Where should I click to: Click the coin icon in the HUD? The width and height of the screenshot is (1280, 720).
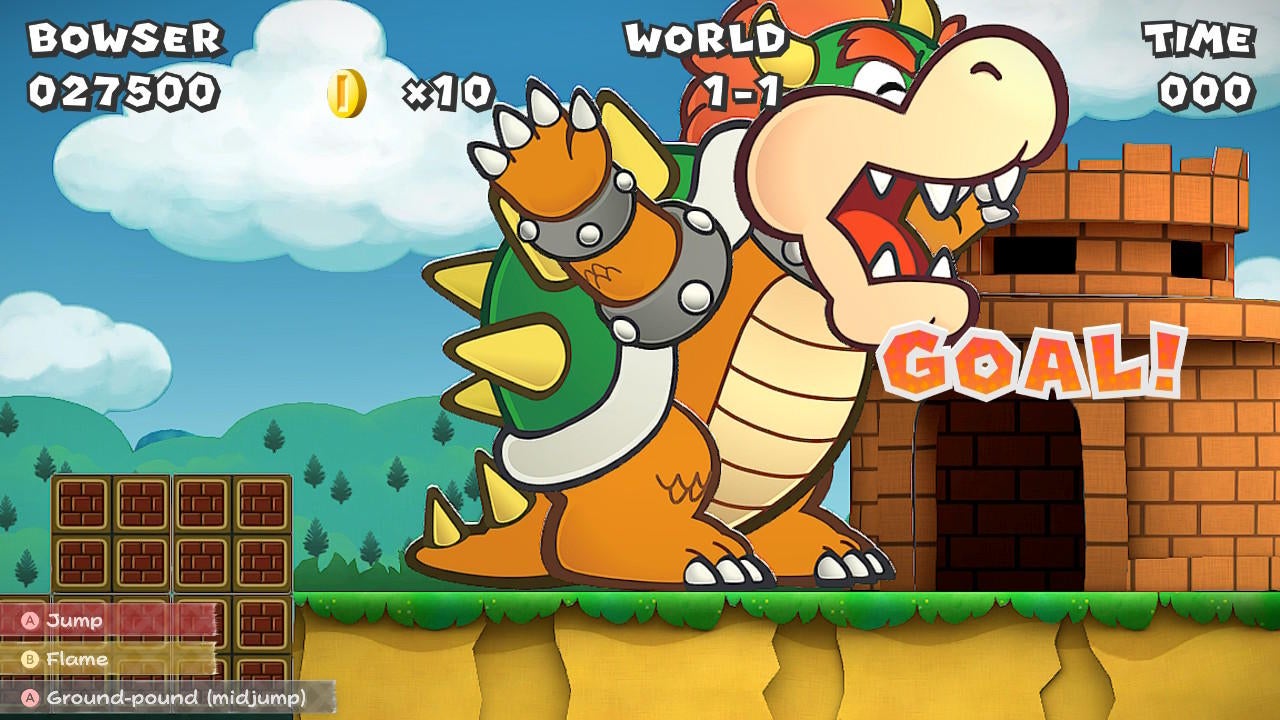(345, 91)
